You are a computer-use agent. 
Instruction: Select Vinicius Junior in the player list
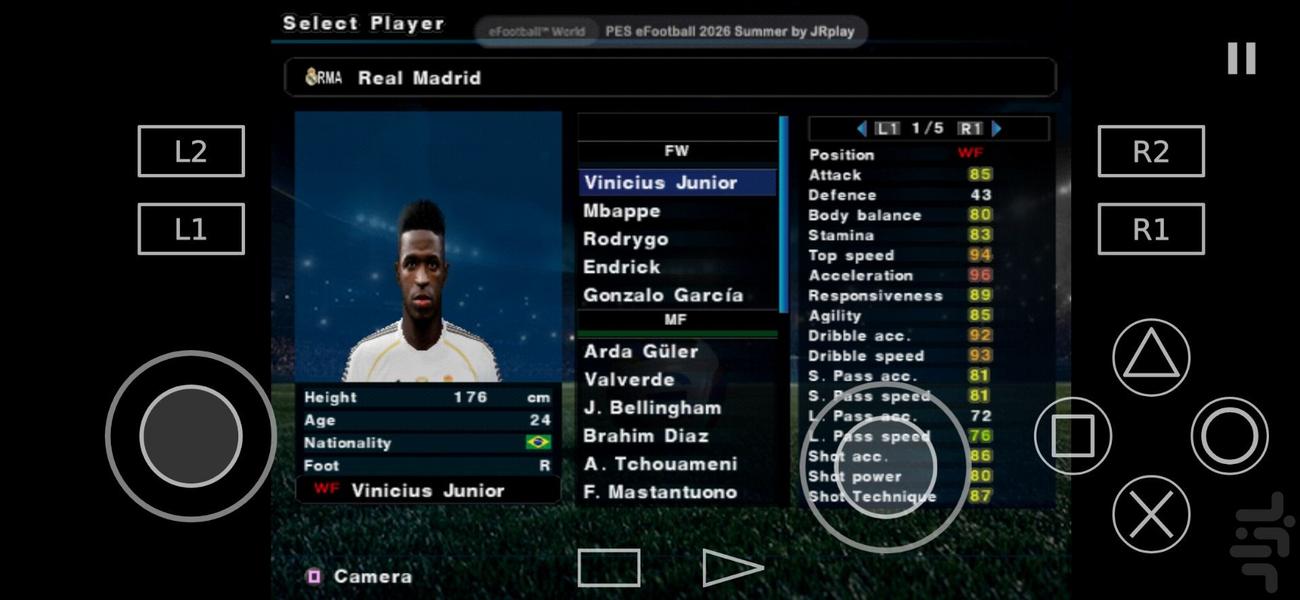coord(661,182)
